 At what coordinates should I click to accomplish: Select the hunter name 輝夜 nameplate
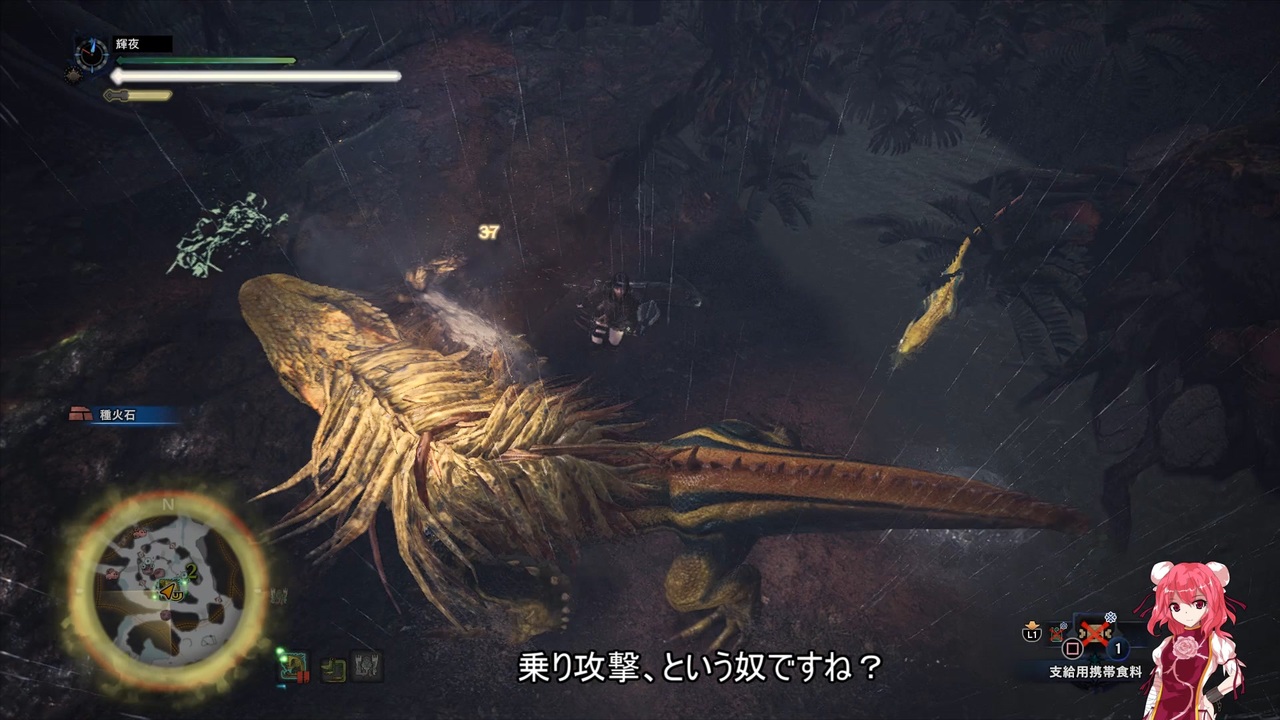126,43
